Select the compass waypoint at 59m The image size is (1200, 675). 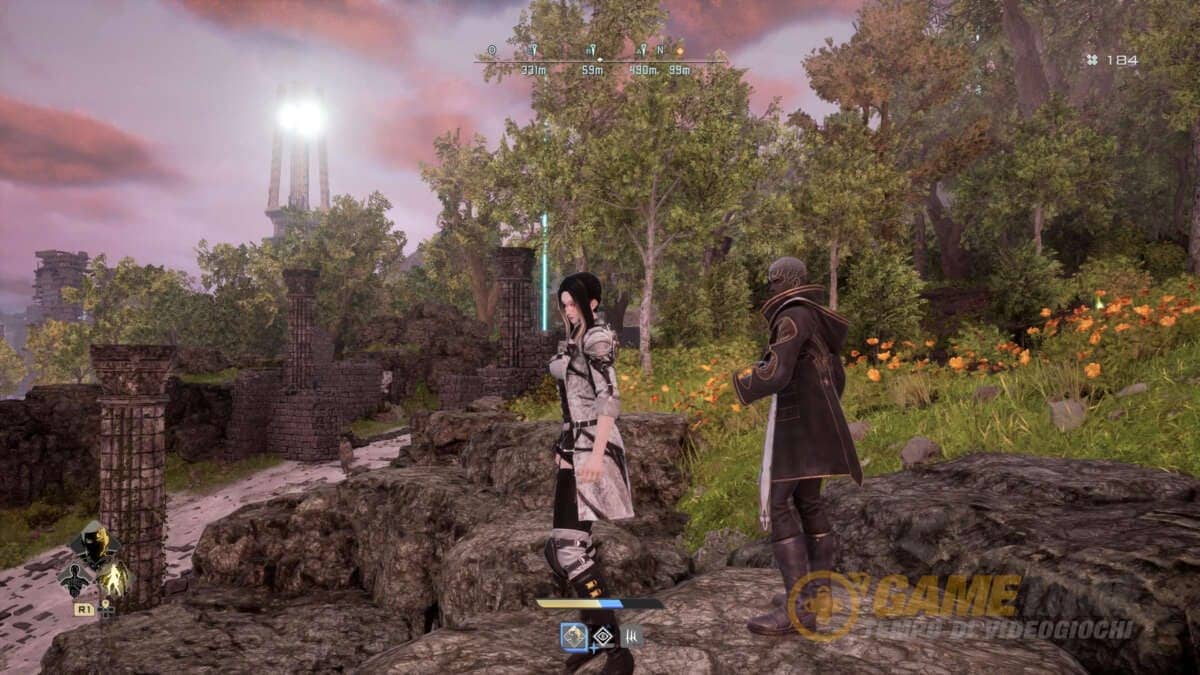coord(592,50)
